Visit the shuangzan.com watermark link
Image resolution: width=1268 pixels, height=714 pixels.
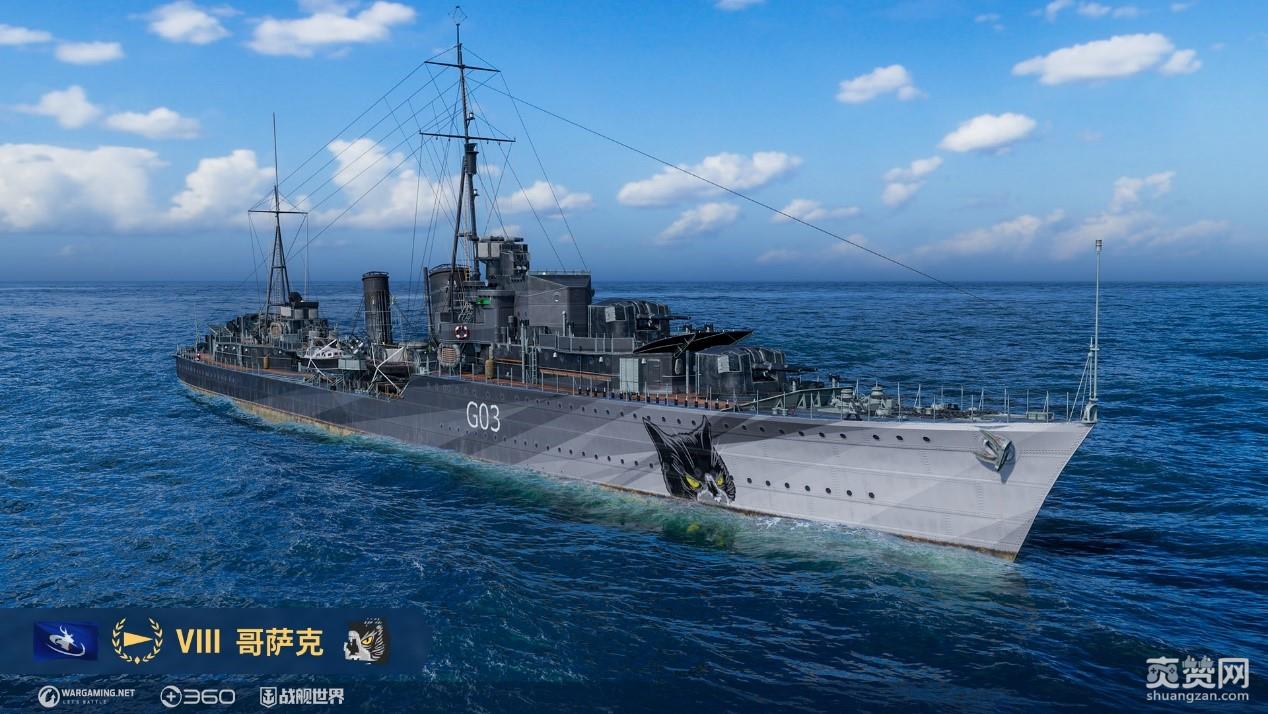1198,679
